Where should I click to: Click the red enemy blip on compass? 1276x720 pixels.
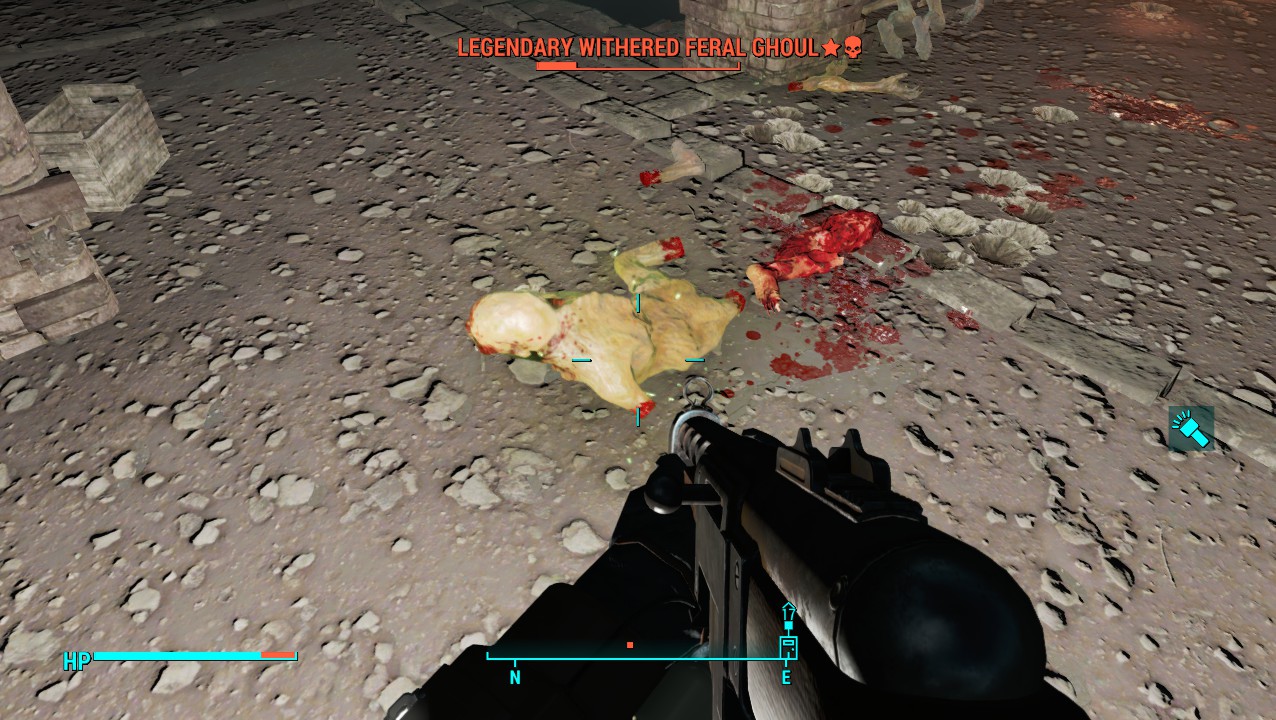[629, 645]
